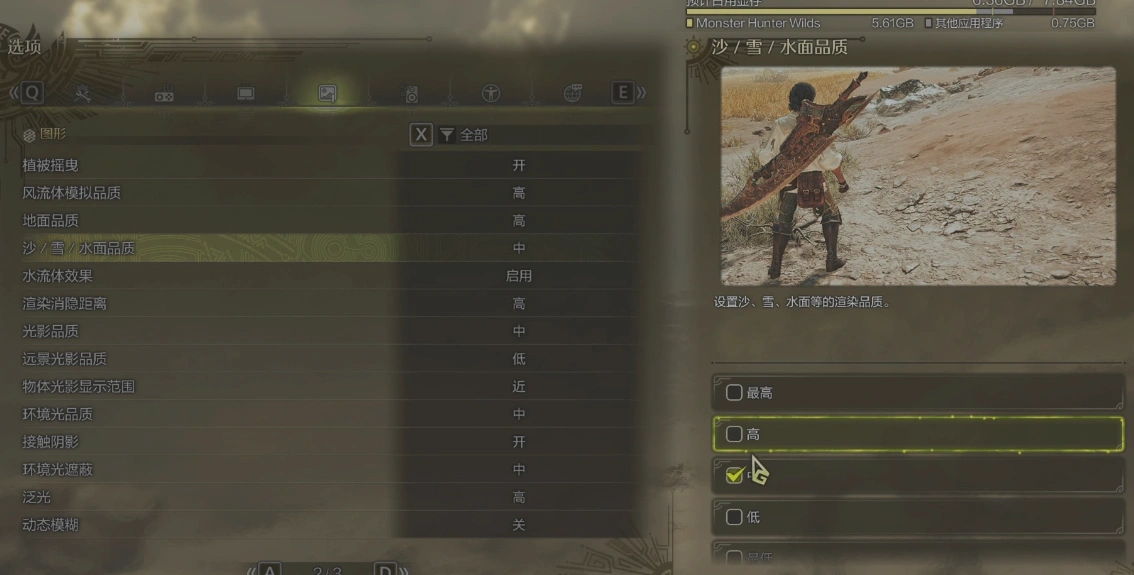Open the 渲染消隐距离 setting row
The image size is (1134, 575).
(328, 304)
